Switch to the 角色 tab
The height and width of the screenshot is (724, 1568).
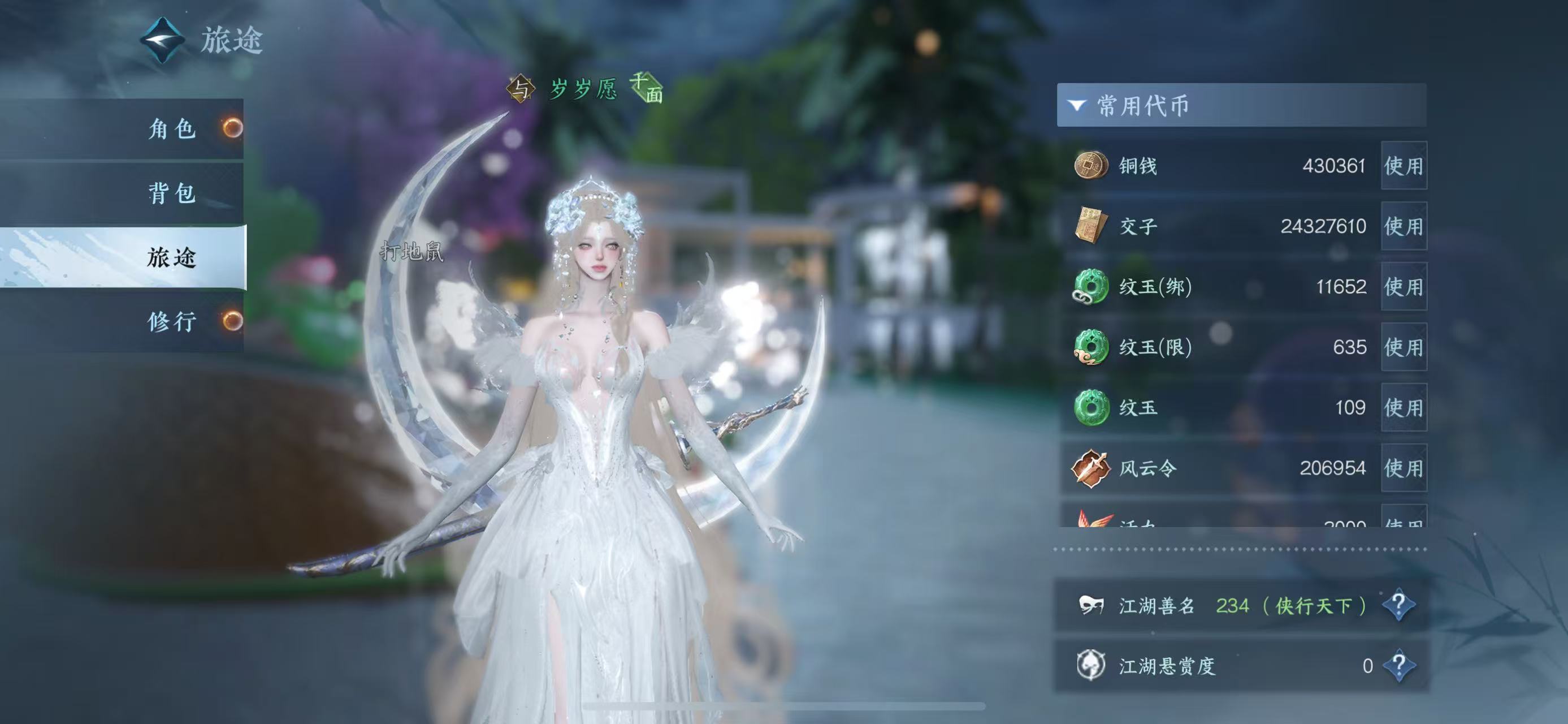(x=172, y=128)
